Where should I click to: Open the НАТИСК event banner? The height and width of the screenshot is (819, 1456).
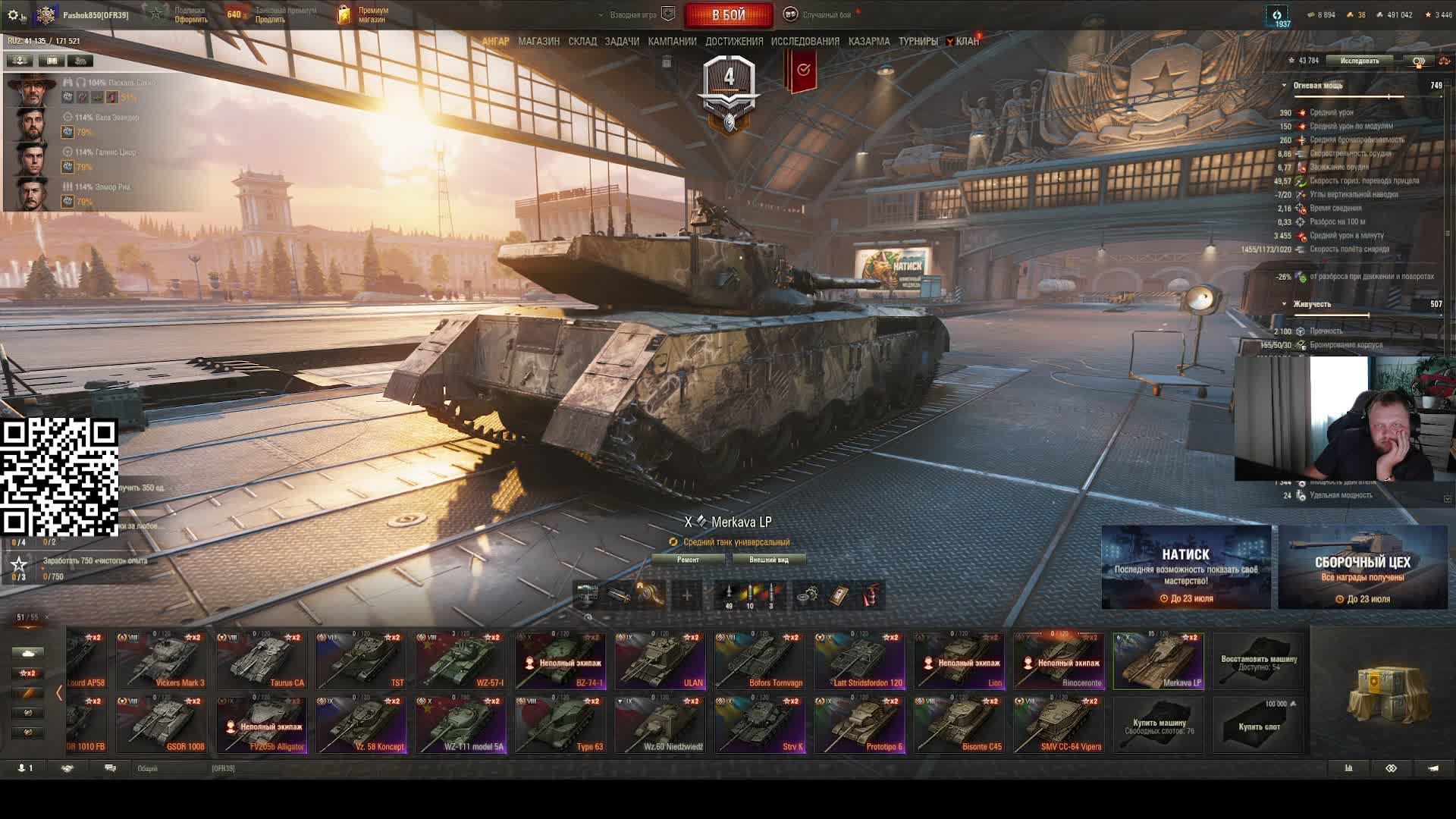point(1186,567)
